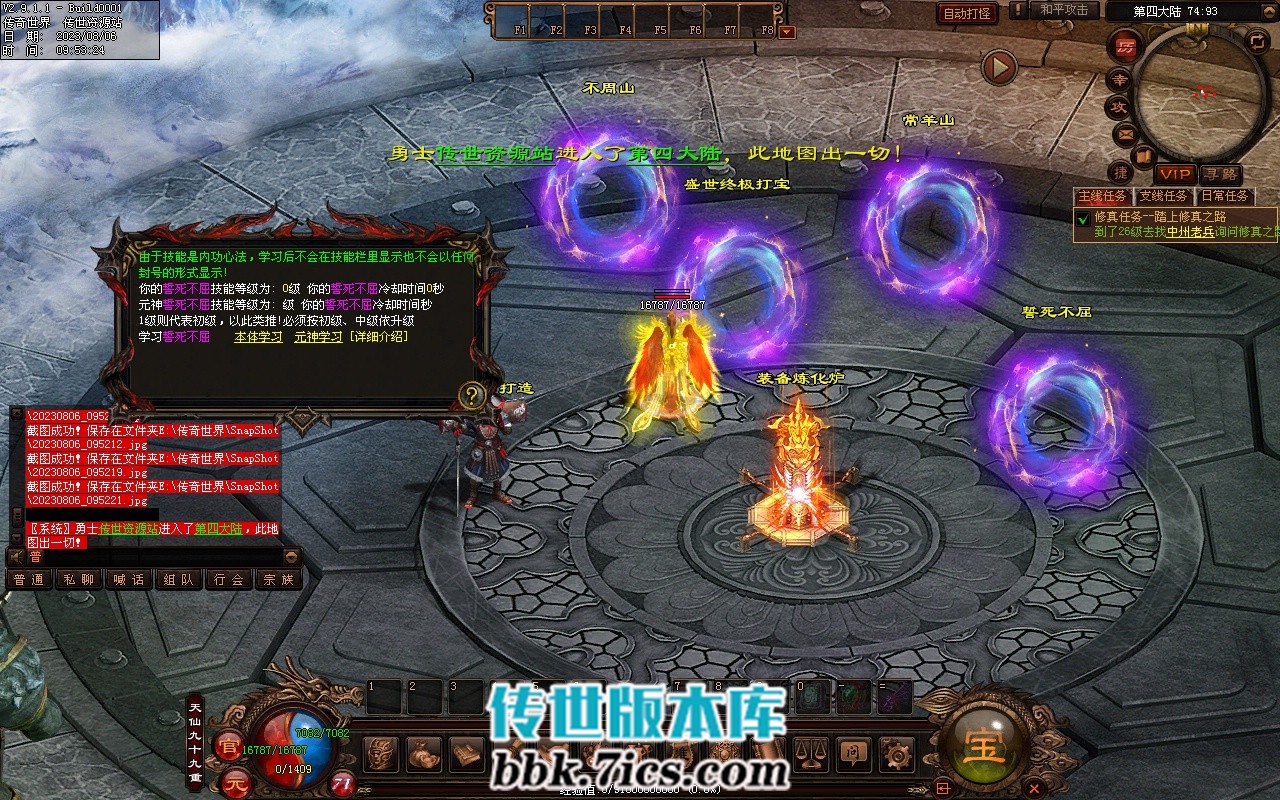Switch to the 日常任务 daily quests tab

click(1225, 196)
